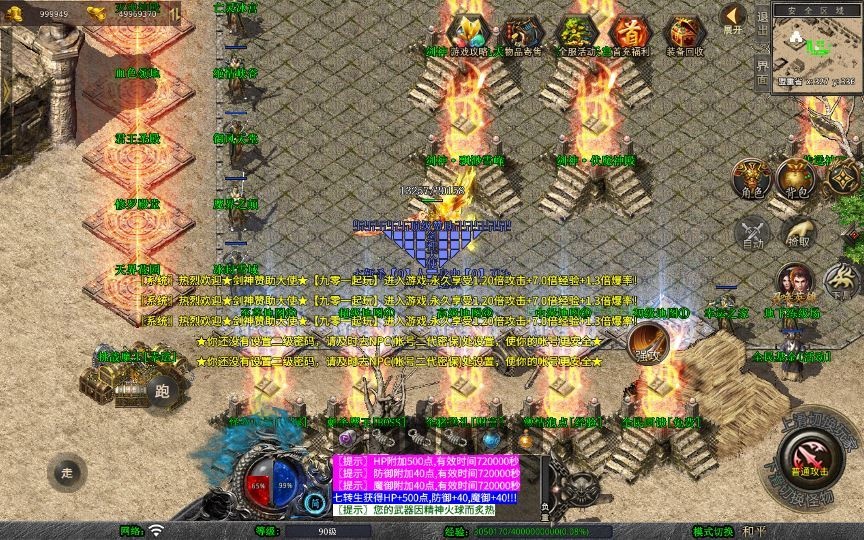The width and height of the screenshot is (864, 540).
Task: Toggle the 走 walk button
Action: pos(67,473)
